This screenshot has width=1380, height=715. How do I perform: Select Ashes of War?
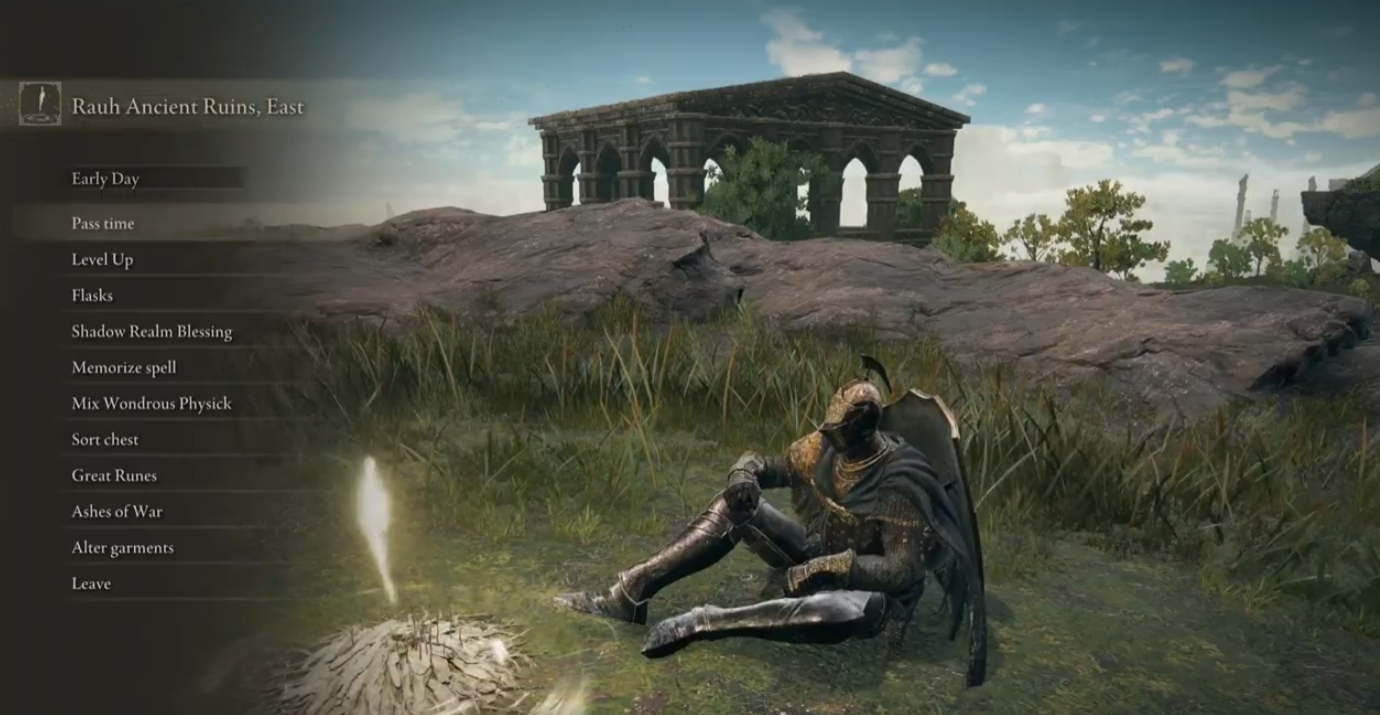(x=116, y=512)
